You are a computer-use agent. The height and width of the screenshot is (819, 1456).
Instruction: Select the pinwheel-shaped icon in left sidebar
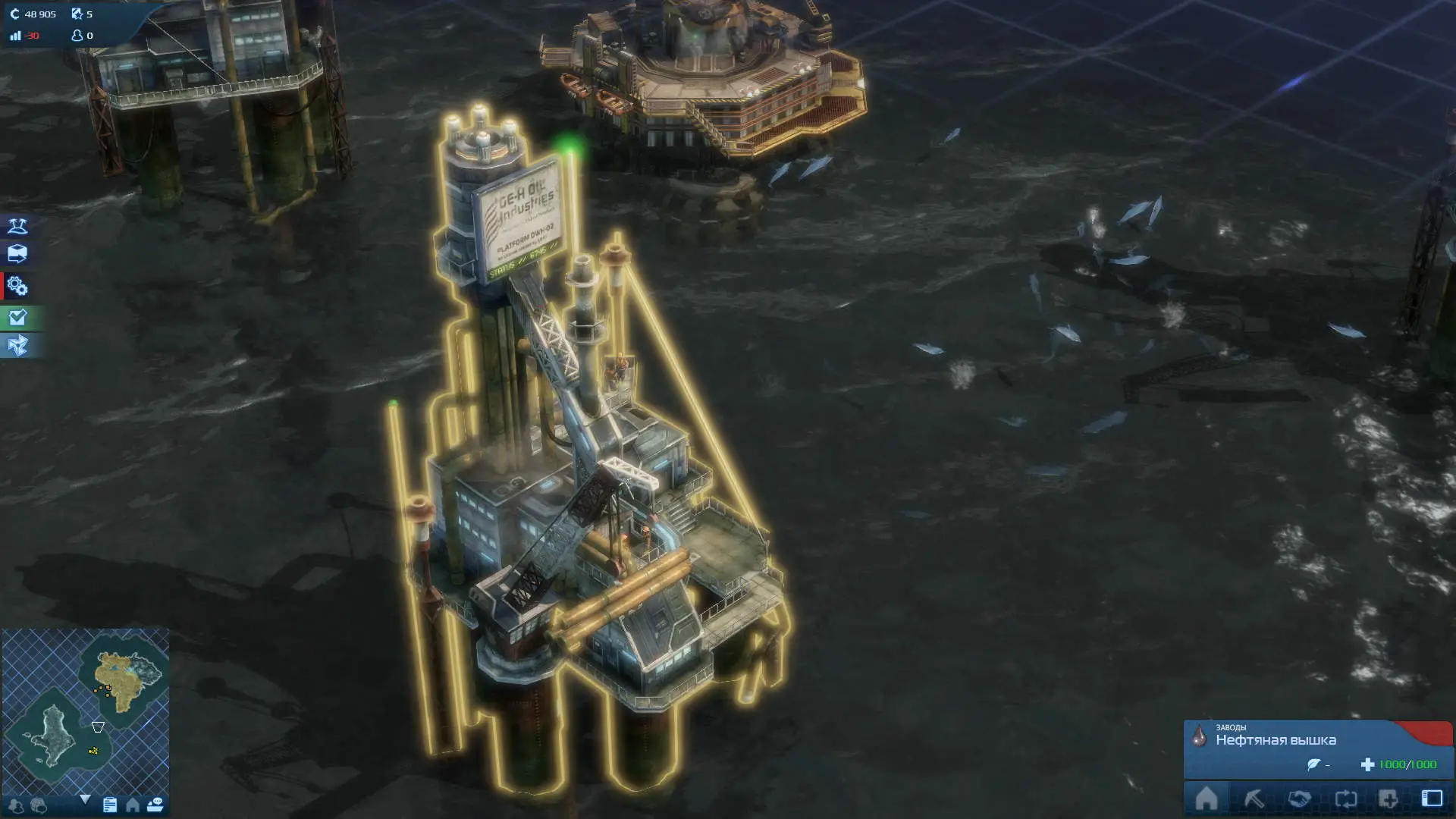coord(17,346)
